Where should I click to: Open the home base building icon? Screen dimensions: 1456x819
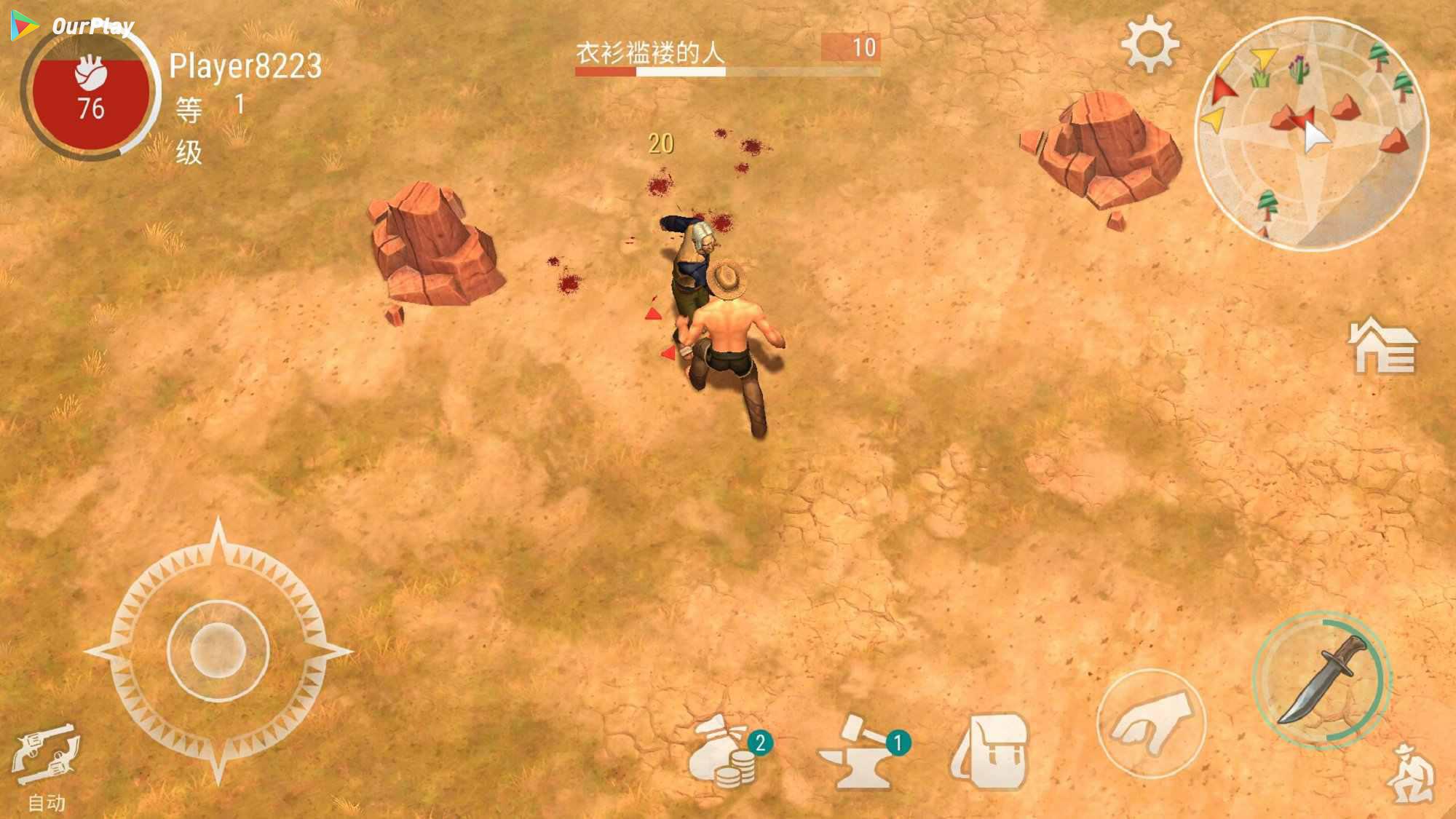coord(1382,347)
